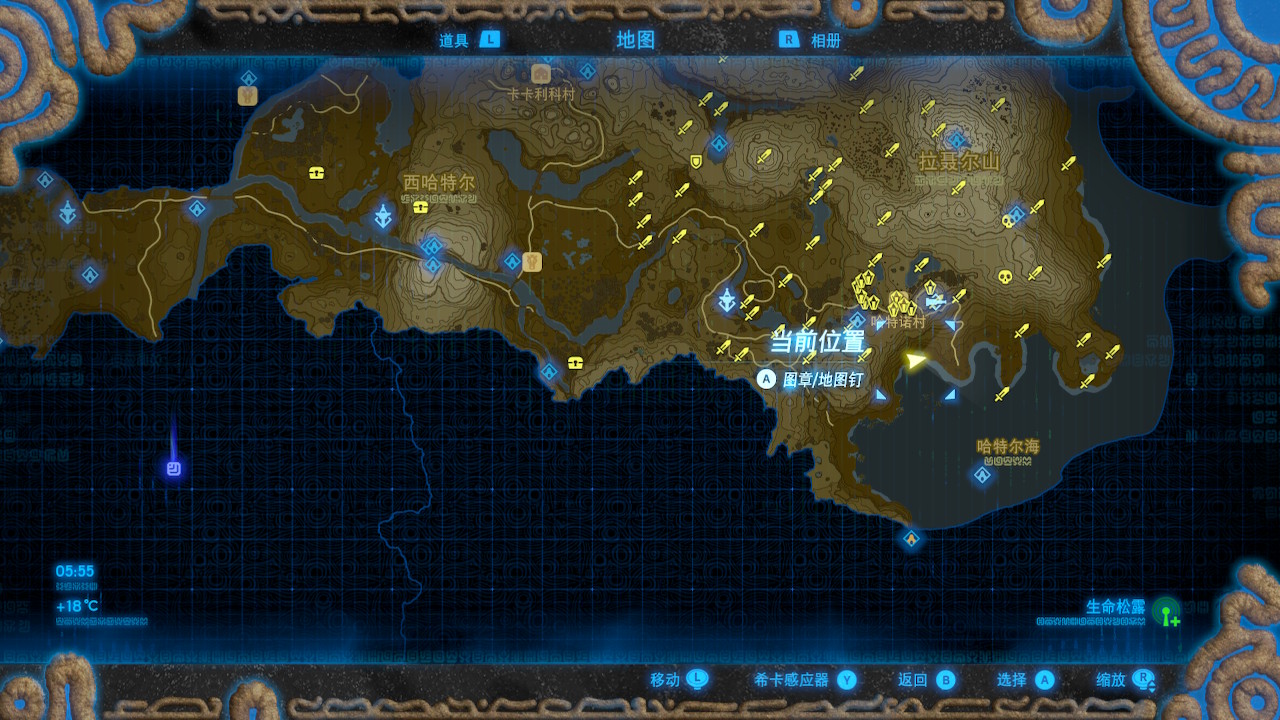Select the skull stamp touching a shrine marker

(1007, 220)
